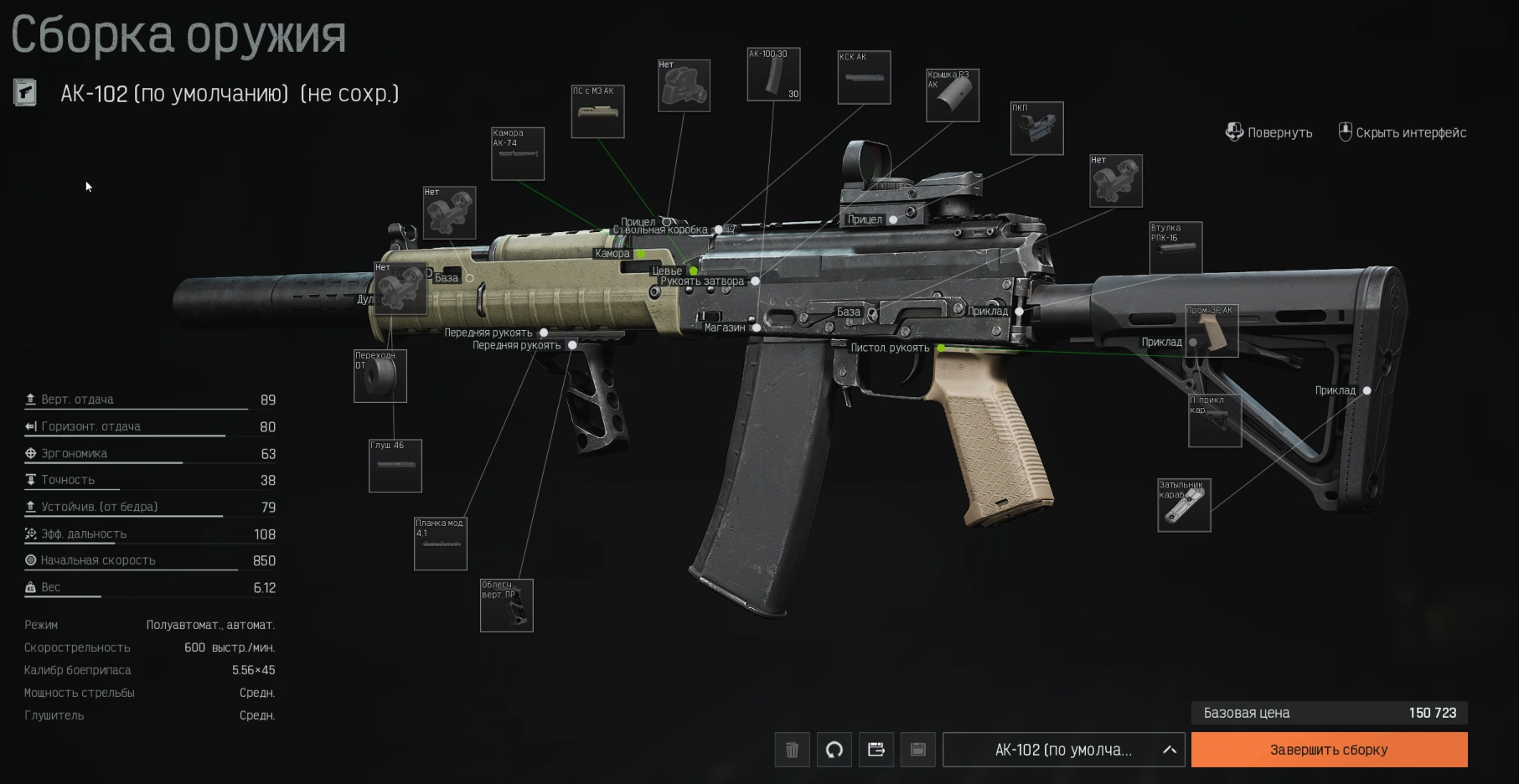
Task: Select the Переходн. DT muzzle adapter slot
Action: (380, 376)
